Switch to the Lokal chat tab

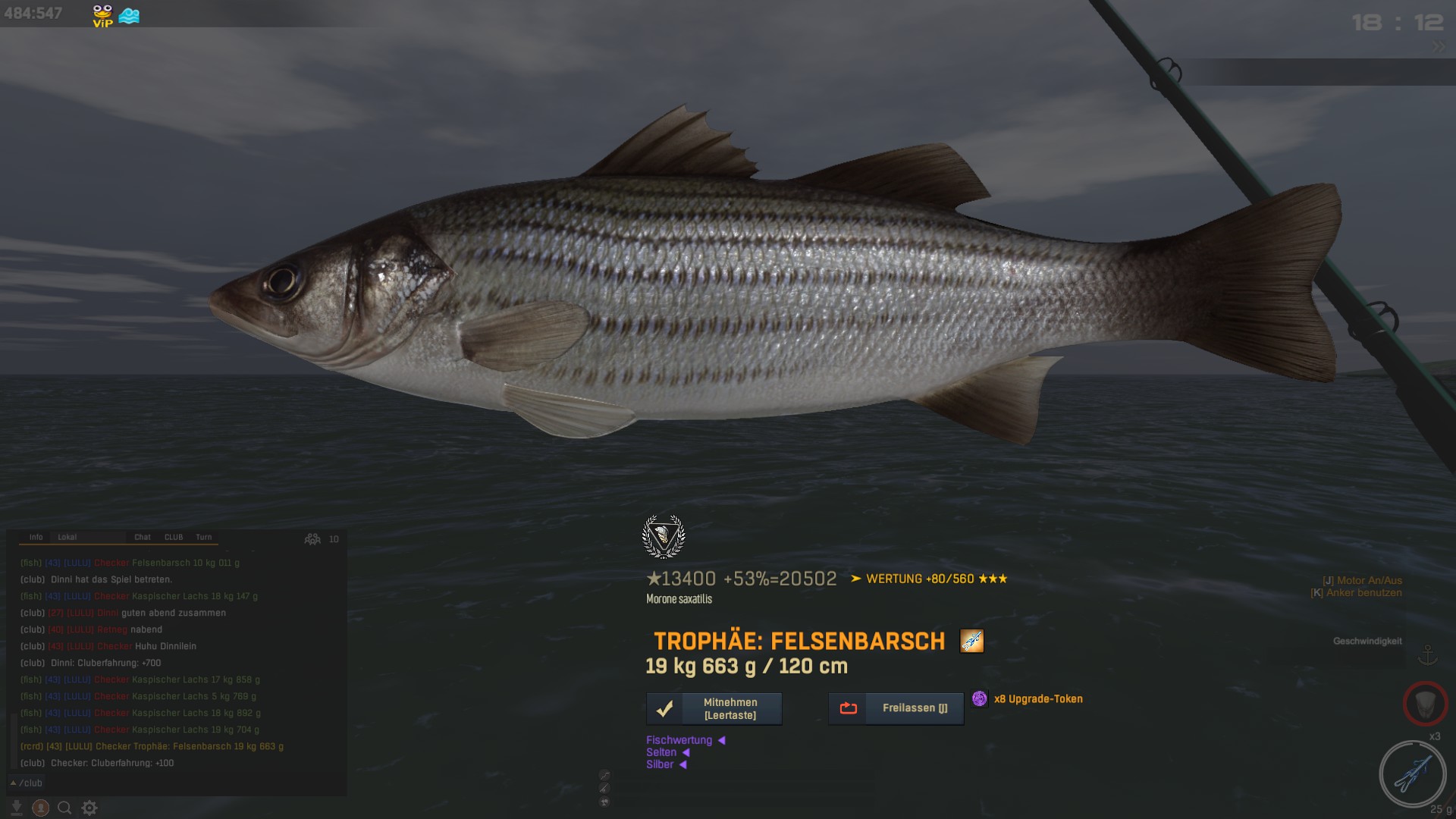[x=67, y=537]
